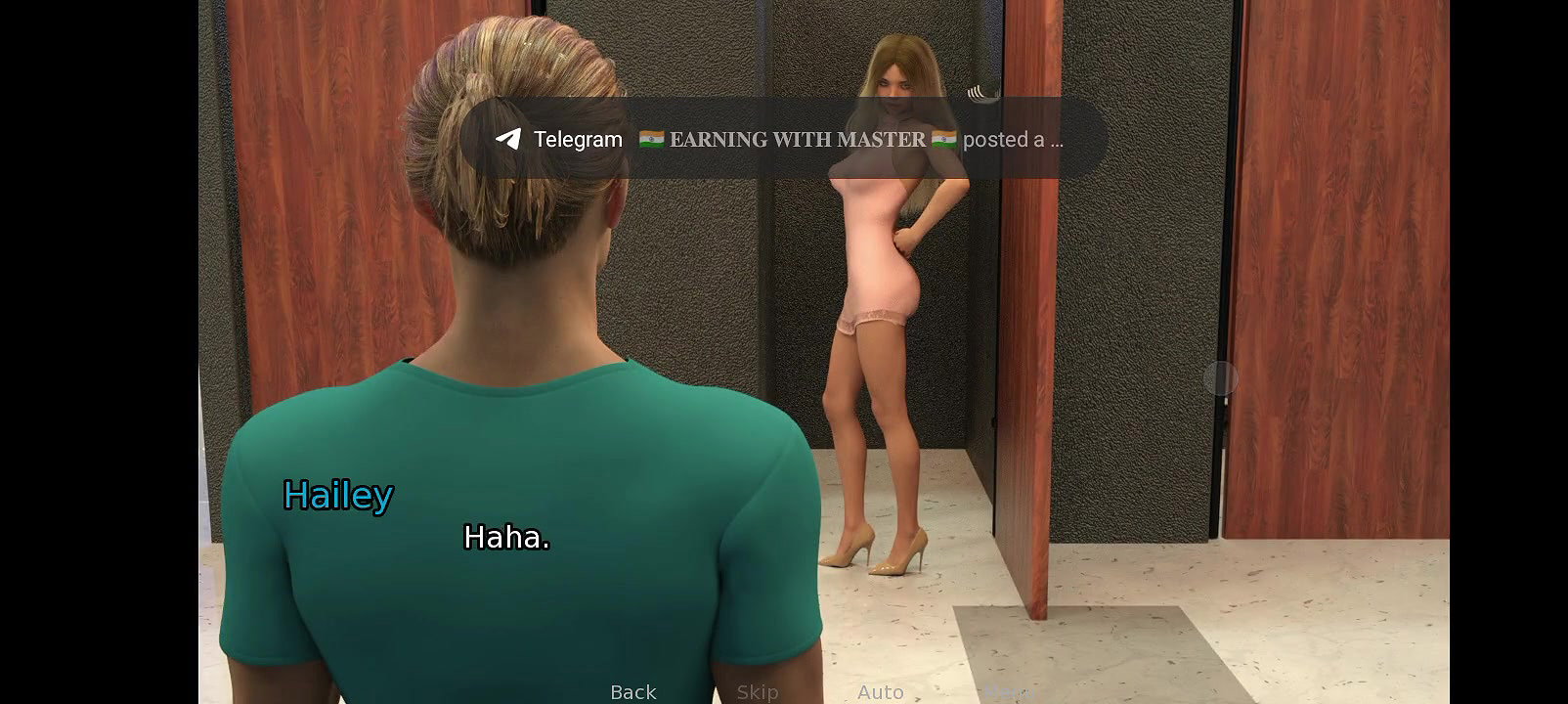1568x704 pixels.
Task: Tap the "Haha." dialogue line to advance
Action: (506, 538)
